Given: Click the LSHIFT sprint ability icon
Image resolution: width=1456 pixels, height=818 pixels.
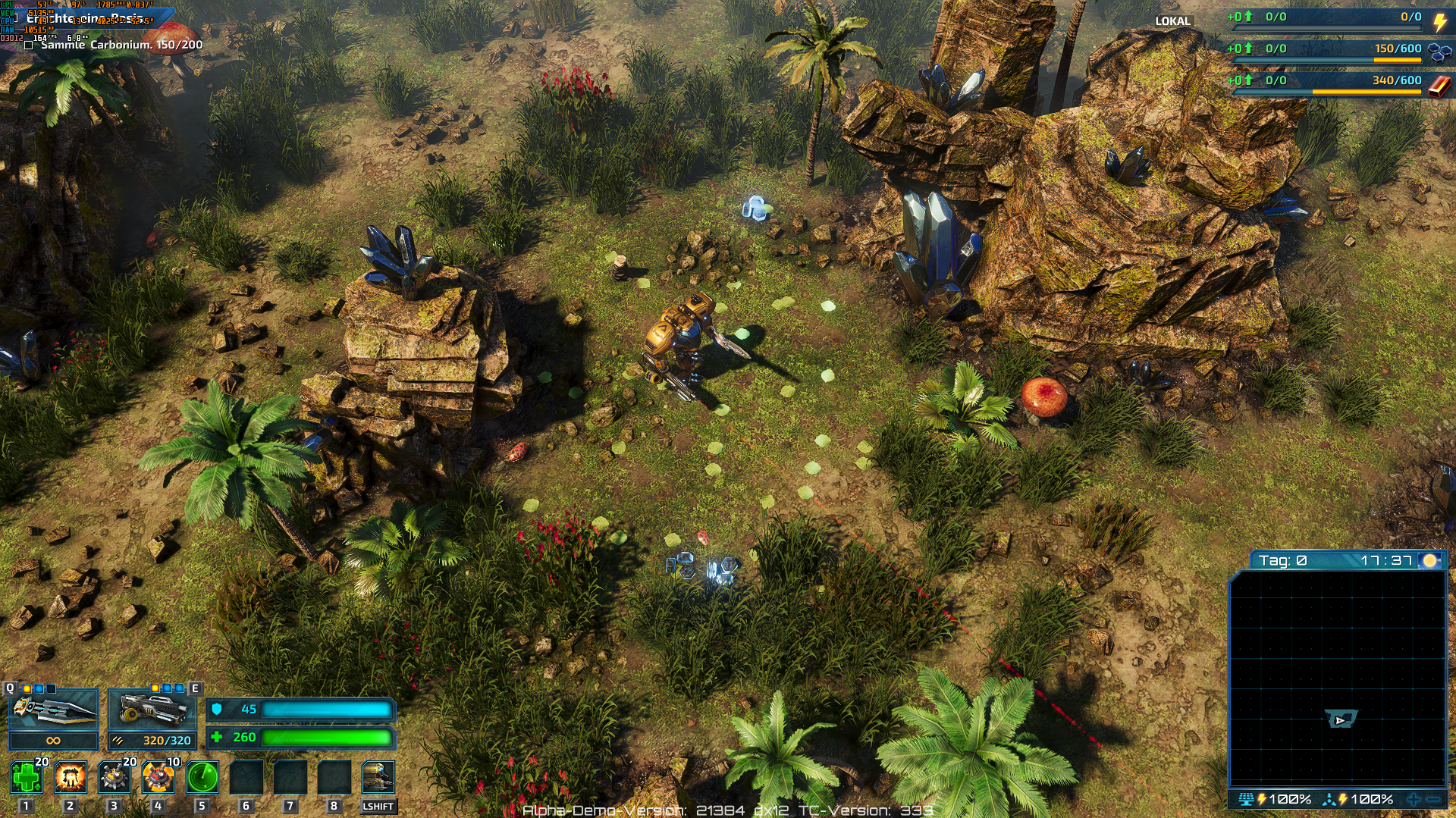Looking at the screenshot, I should click(379, 775).
